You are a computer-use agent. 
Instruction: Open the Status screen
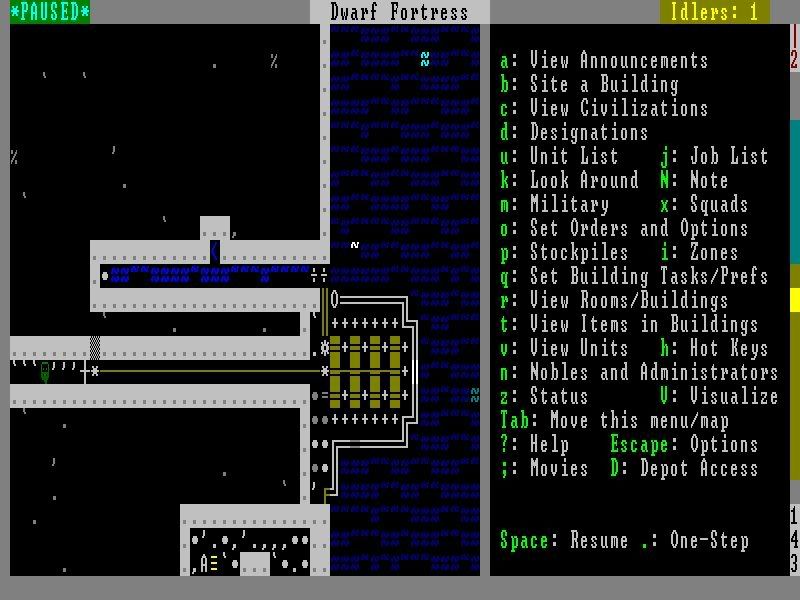pos(544,397)
